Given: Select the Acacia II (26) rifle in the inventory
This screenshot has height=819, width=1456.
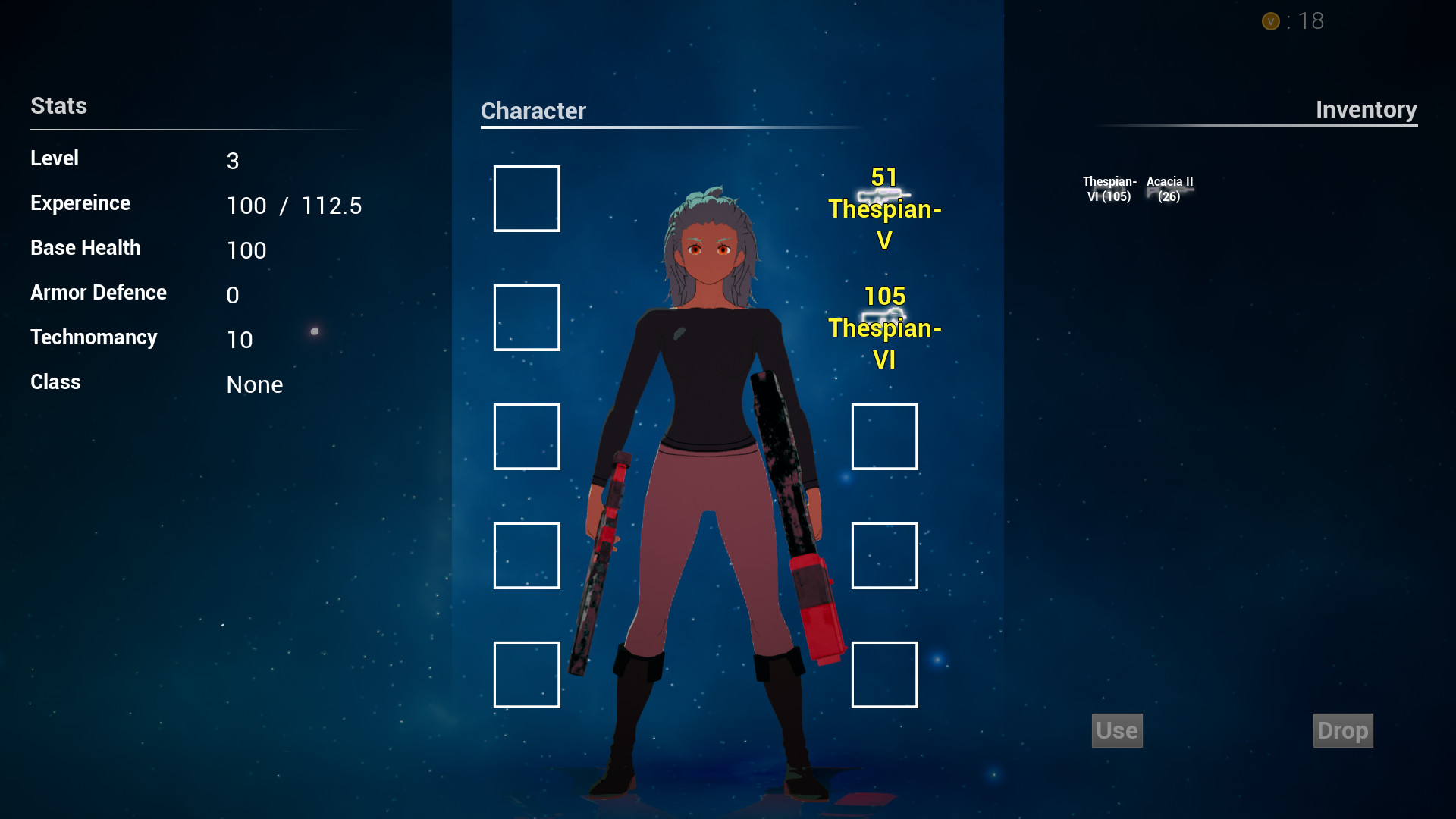Looking at the screenshot, I should [x=1169, y=188].
